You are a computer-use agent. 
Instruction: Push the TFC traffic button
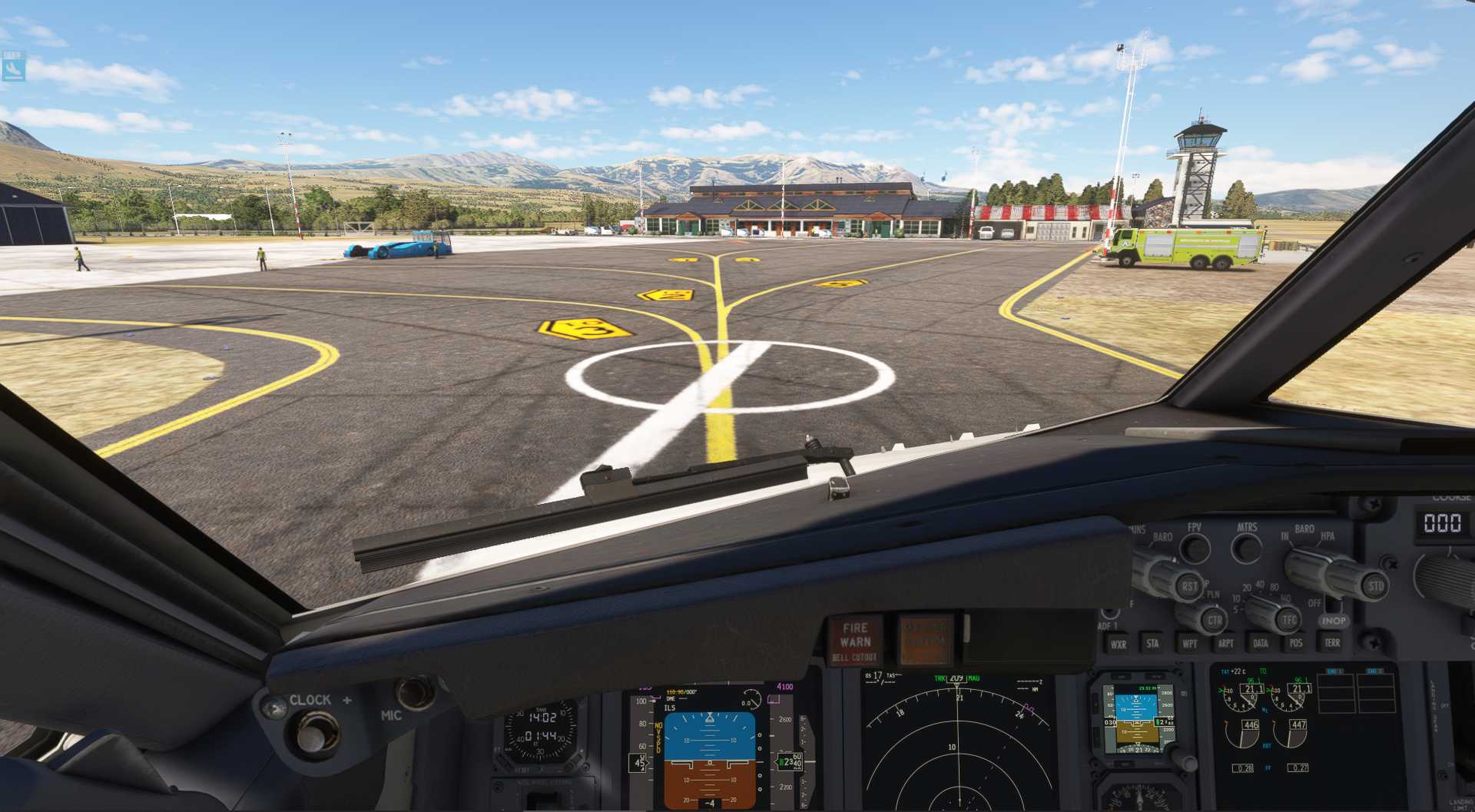tap(1289, 619)
